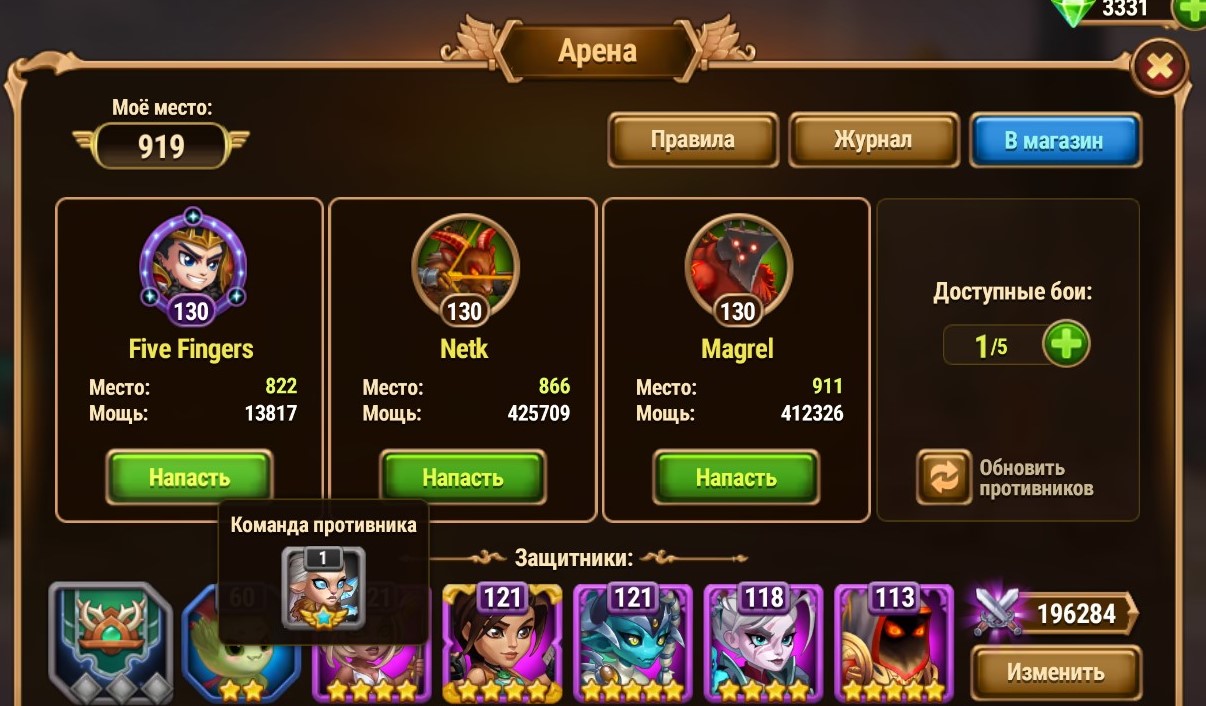Refresh opponents with the orange arrows button

click(943, 477)
